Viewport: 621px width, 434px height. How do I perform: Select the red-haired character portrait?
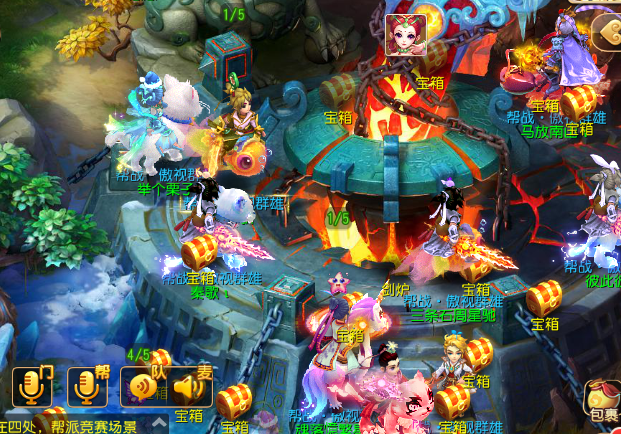pyautogui.click(x=406, y=35)
